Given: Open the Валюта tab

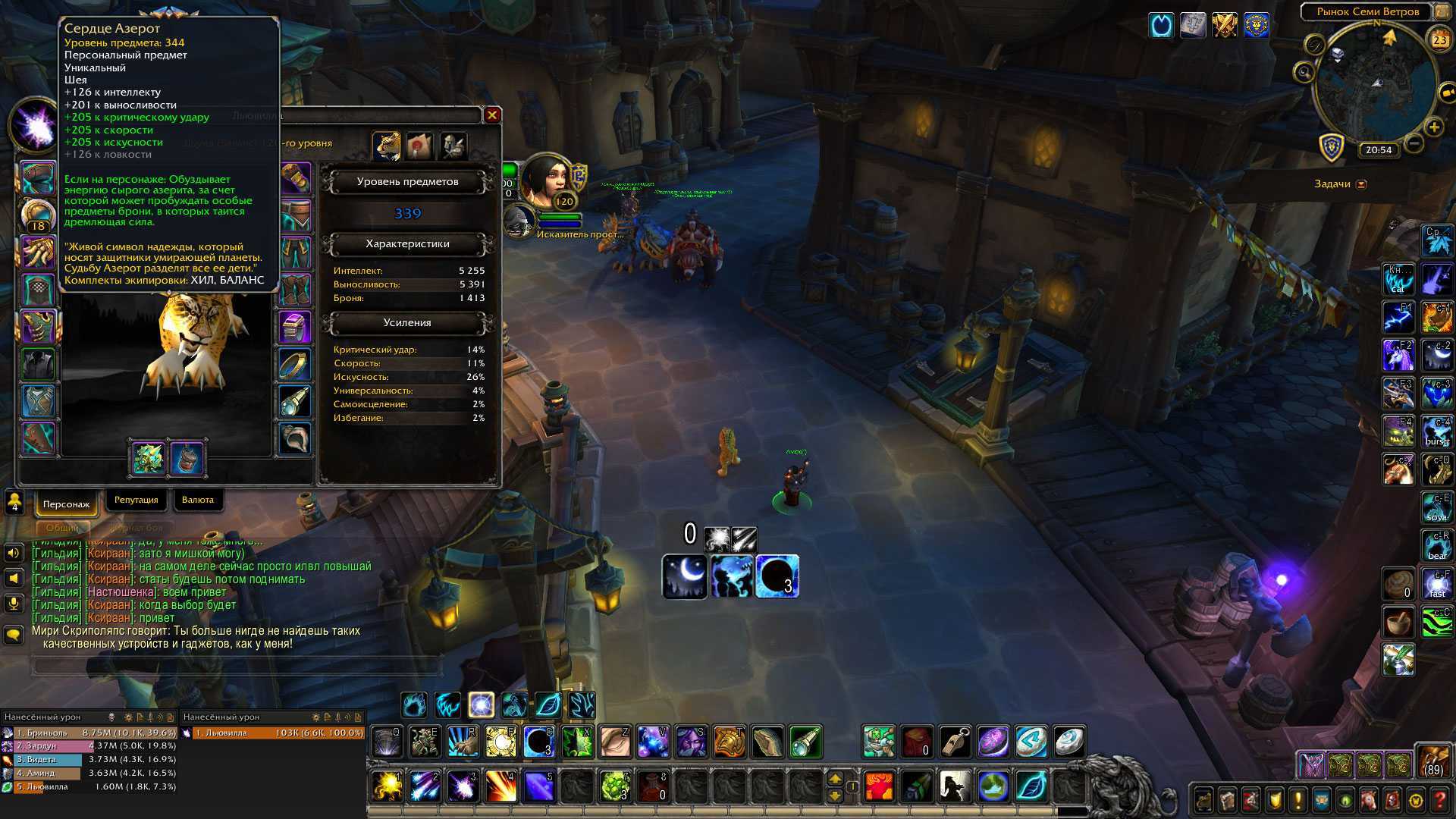Looking at the screenshot, I should pyautogui.click(x=198, y=500).
